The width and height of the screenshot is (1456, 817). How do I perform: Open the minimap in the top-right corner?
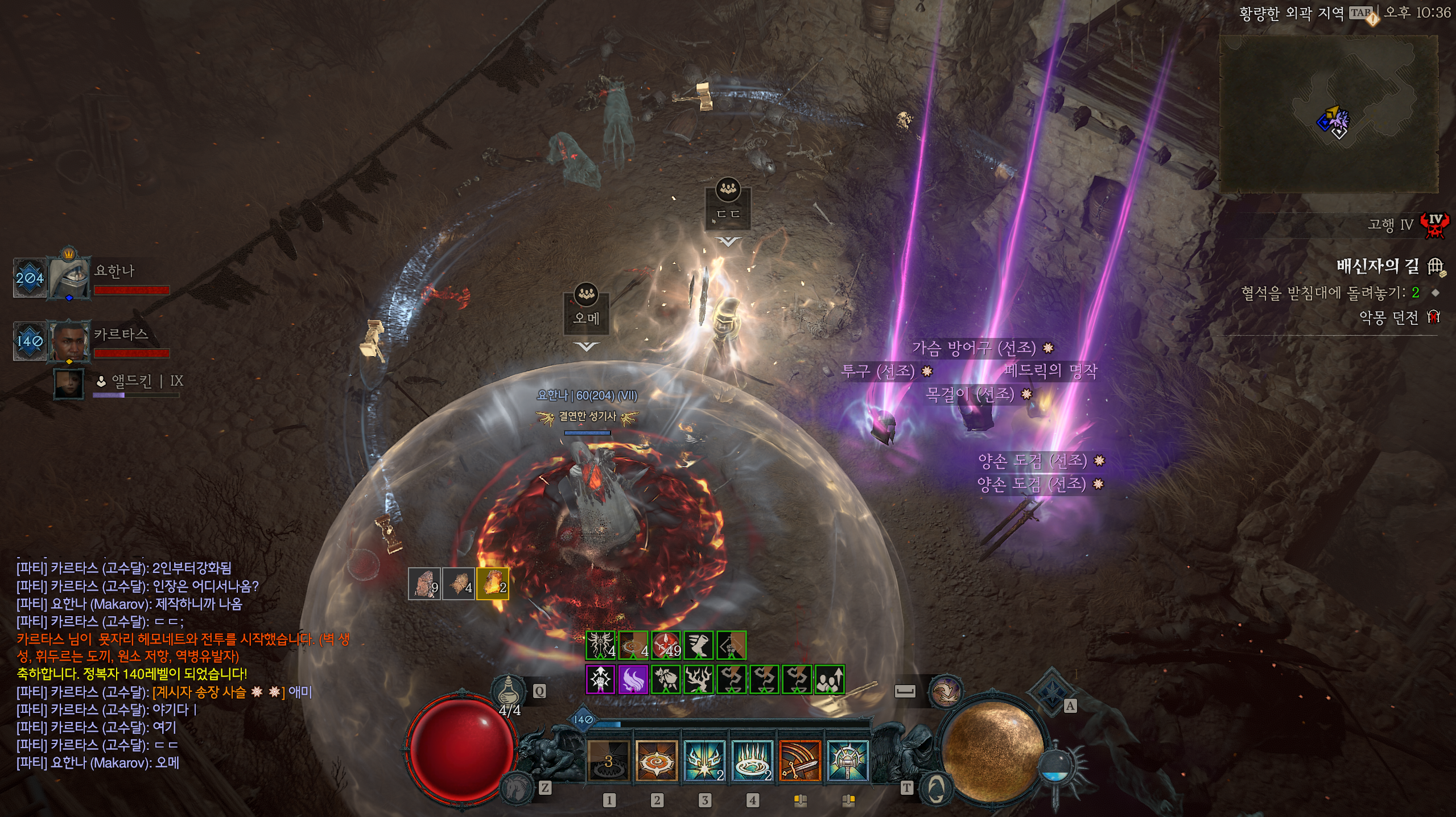coord(1329,114)
